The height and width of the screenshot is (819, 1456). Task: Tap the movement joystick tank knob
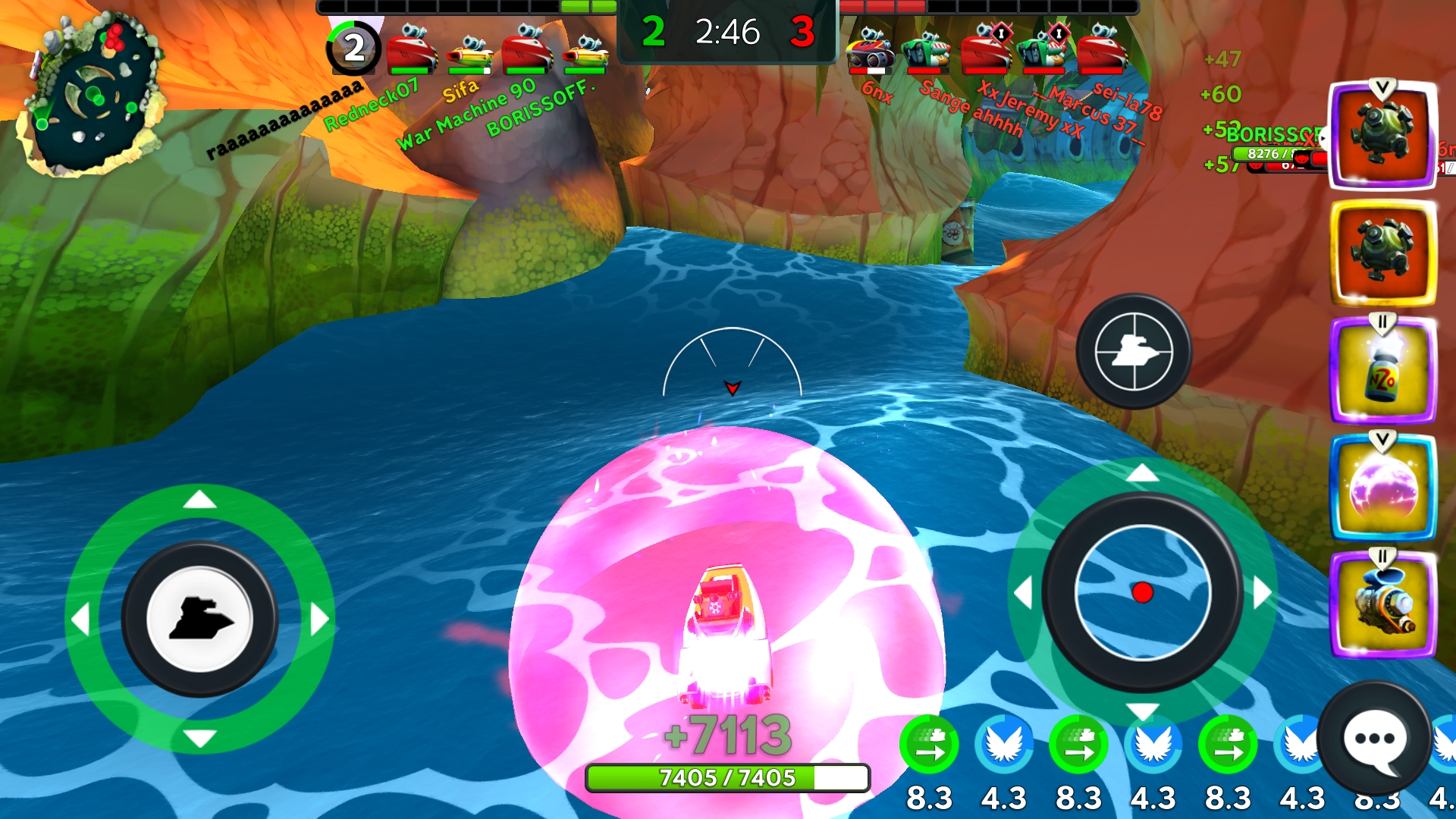click(200, 619)
